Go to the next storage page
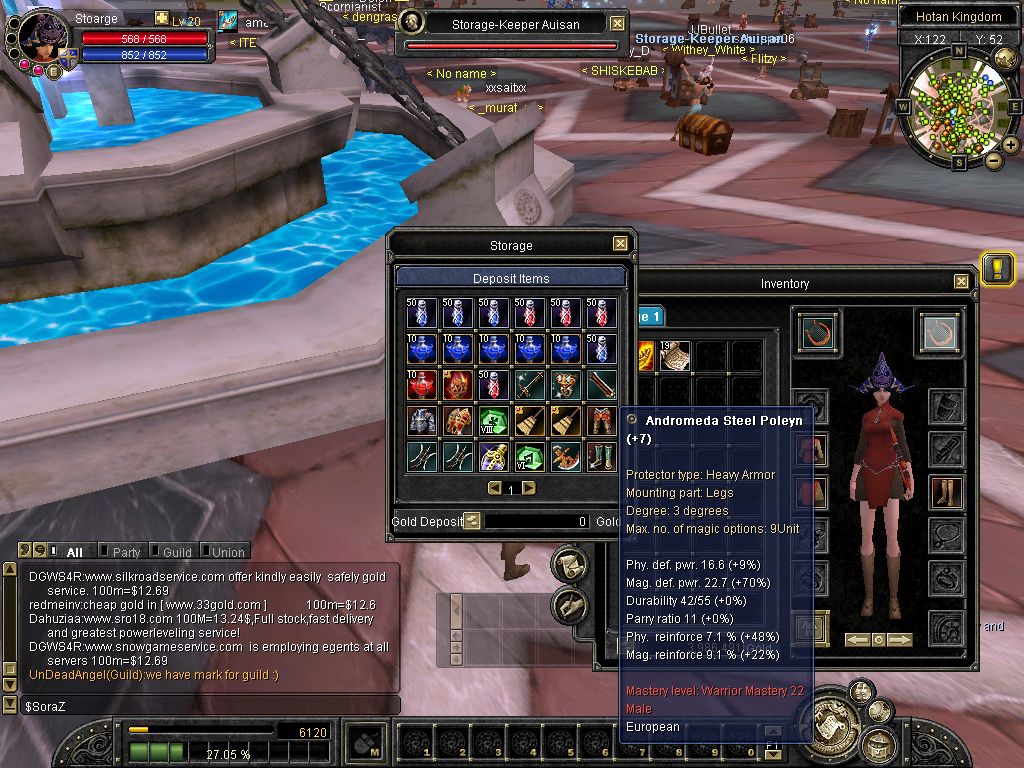 (x=528, y=488)
